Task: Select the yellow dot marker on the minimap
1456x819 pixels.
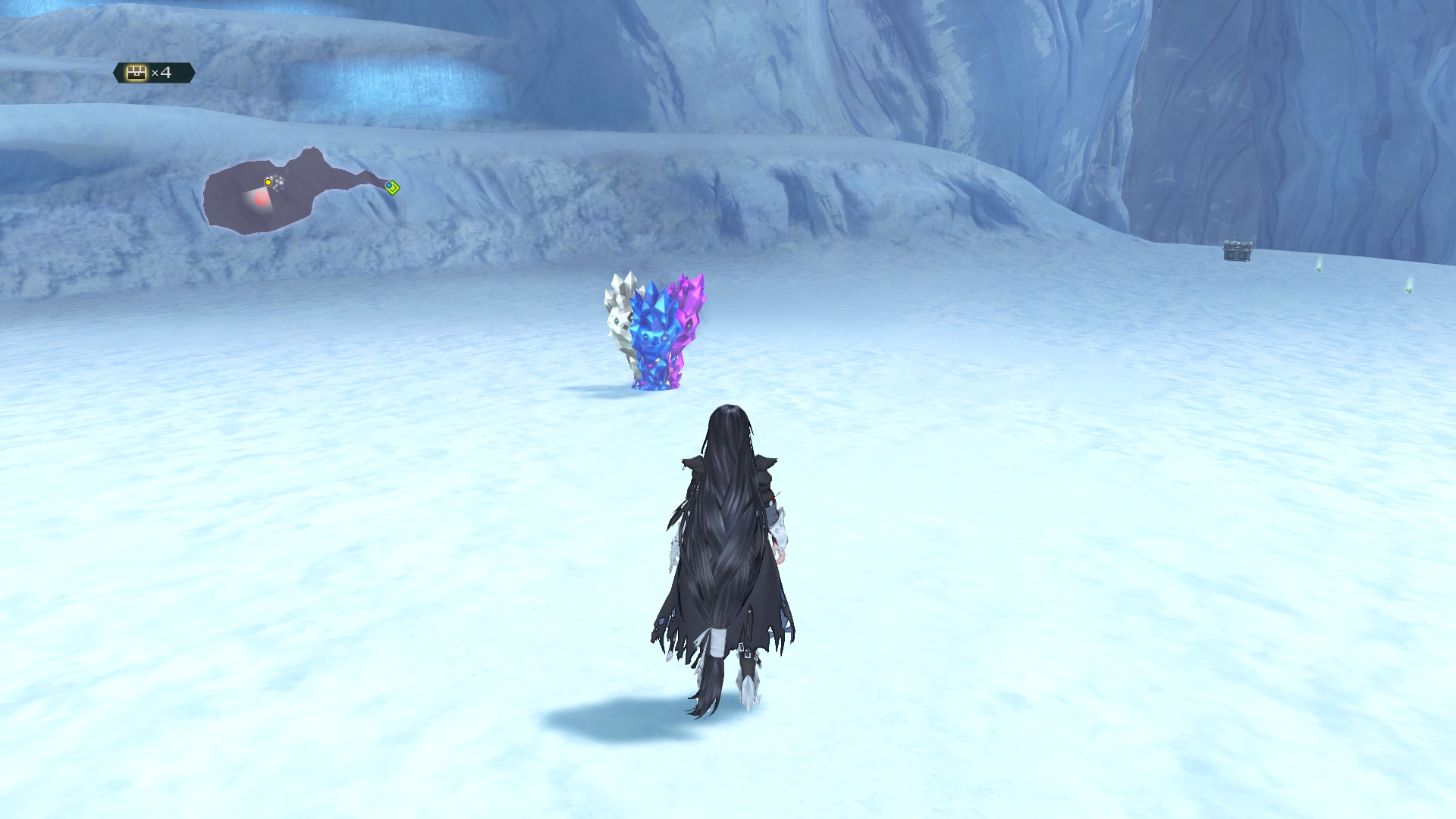Action: (268, 182)
